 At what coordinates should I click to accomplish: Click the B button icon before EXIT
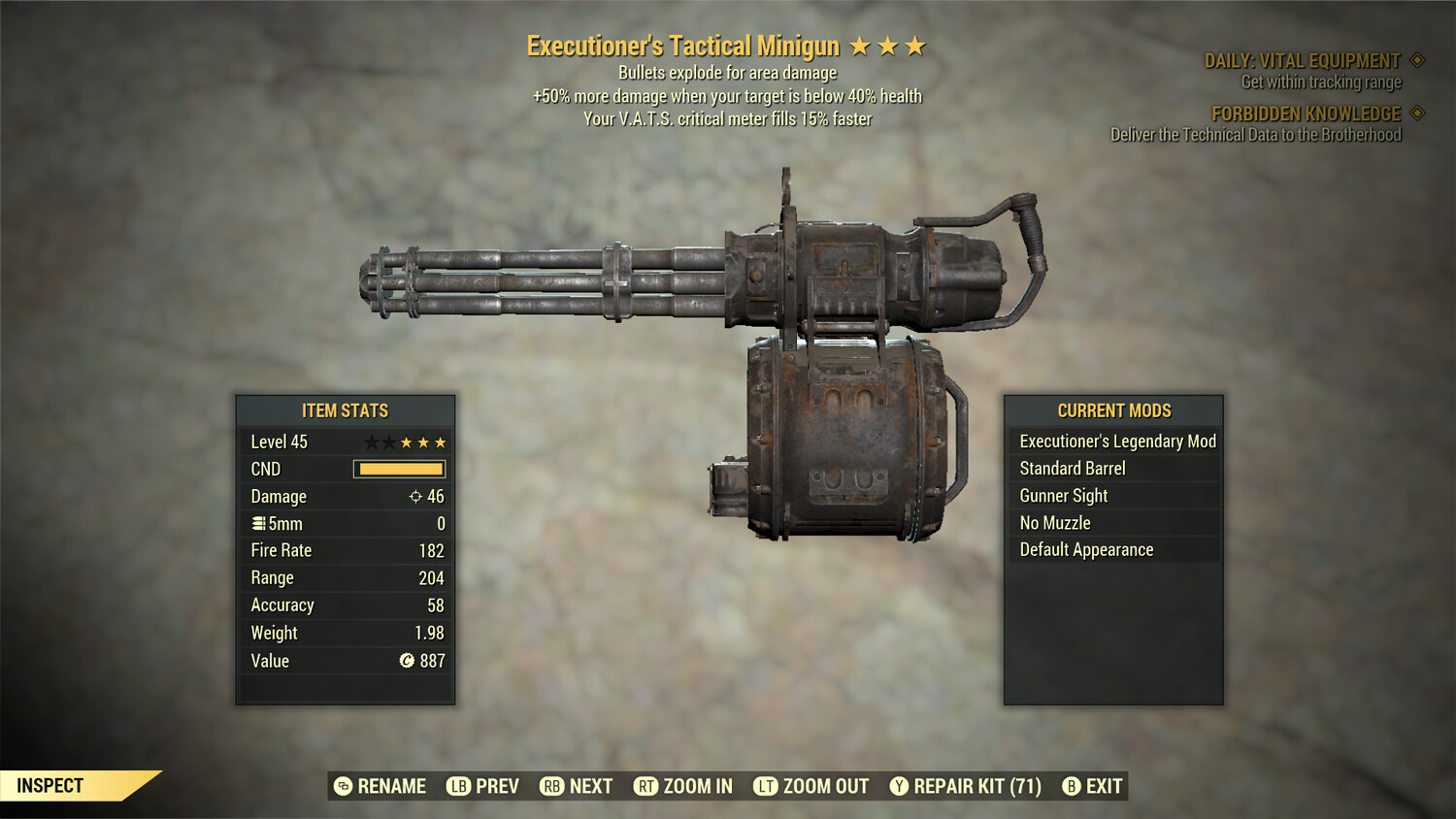click(1072, 786)
